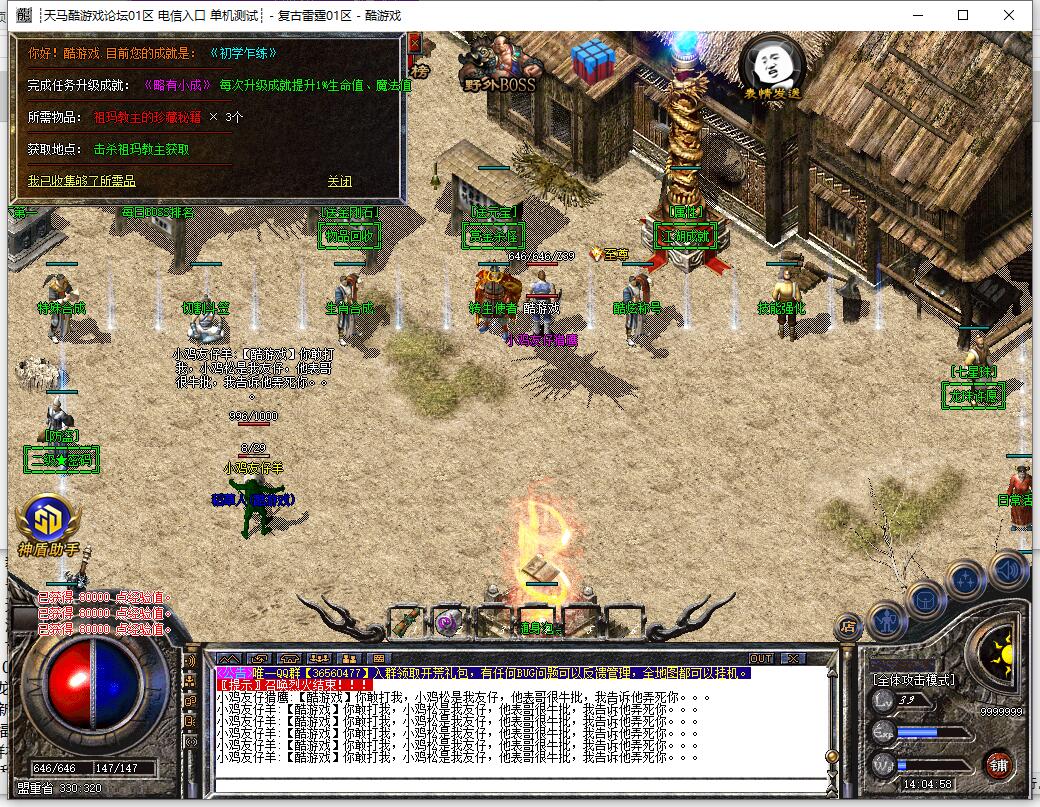Choose 关闭 in the achievement dialog

click(x=339, y=181)
